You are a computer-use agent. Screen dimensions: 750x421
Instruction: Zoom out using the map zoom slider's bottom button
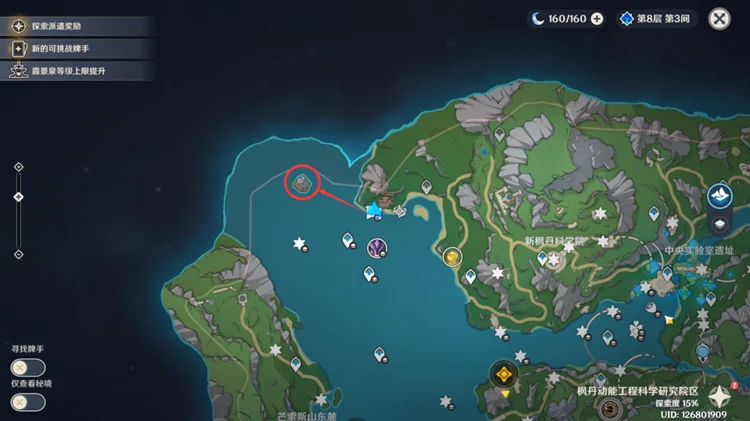[18, 254]
